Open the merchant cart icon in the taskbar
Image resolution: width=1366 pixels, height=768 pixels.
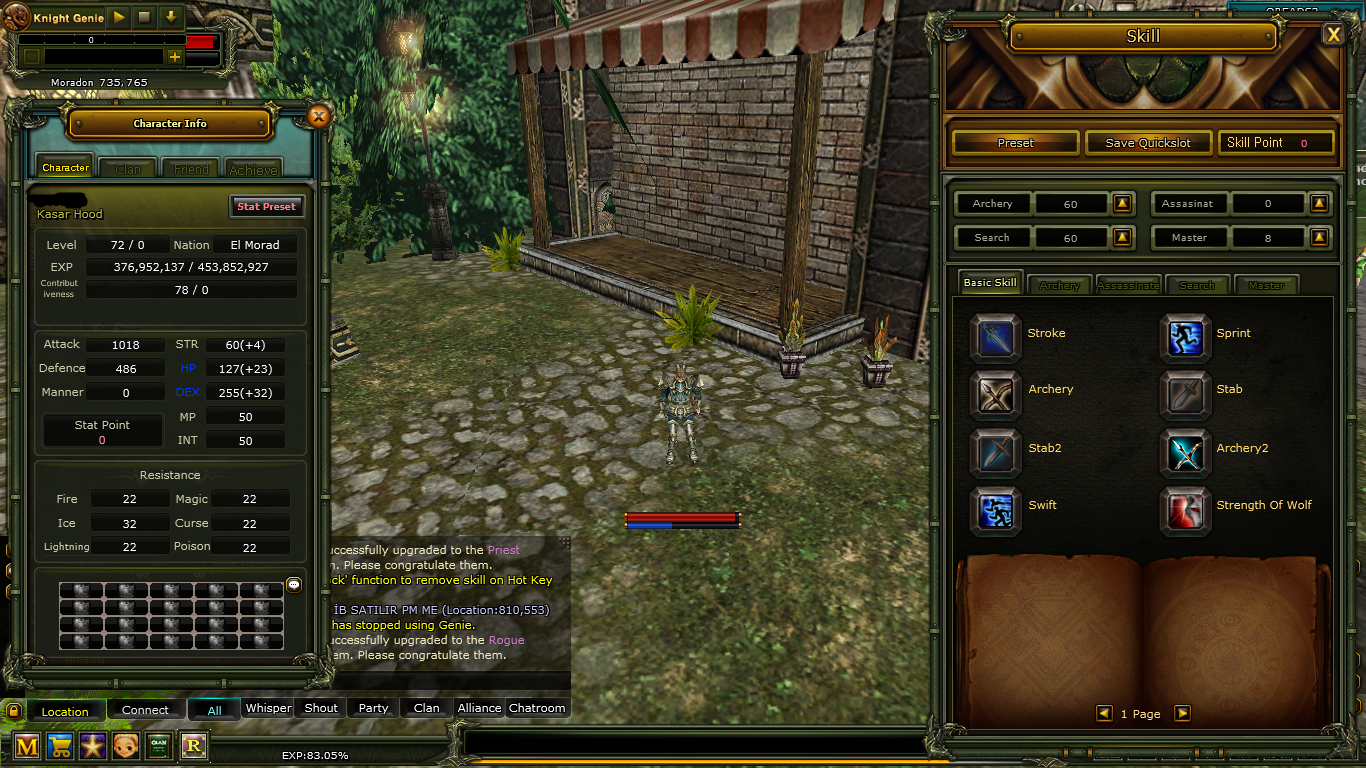pyautogui.click(x=59, y=746)
